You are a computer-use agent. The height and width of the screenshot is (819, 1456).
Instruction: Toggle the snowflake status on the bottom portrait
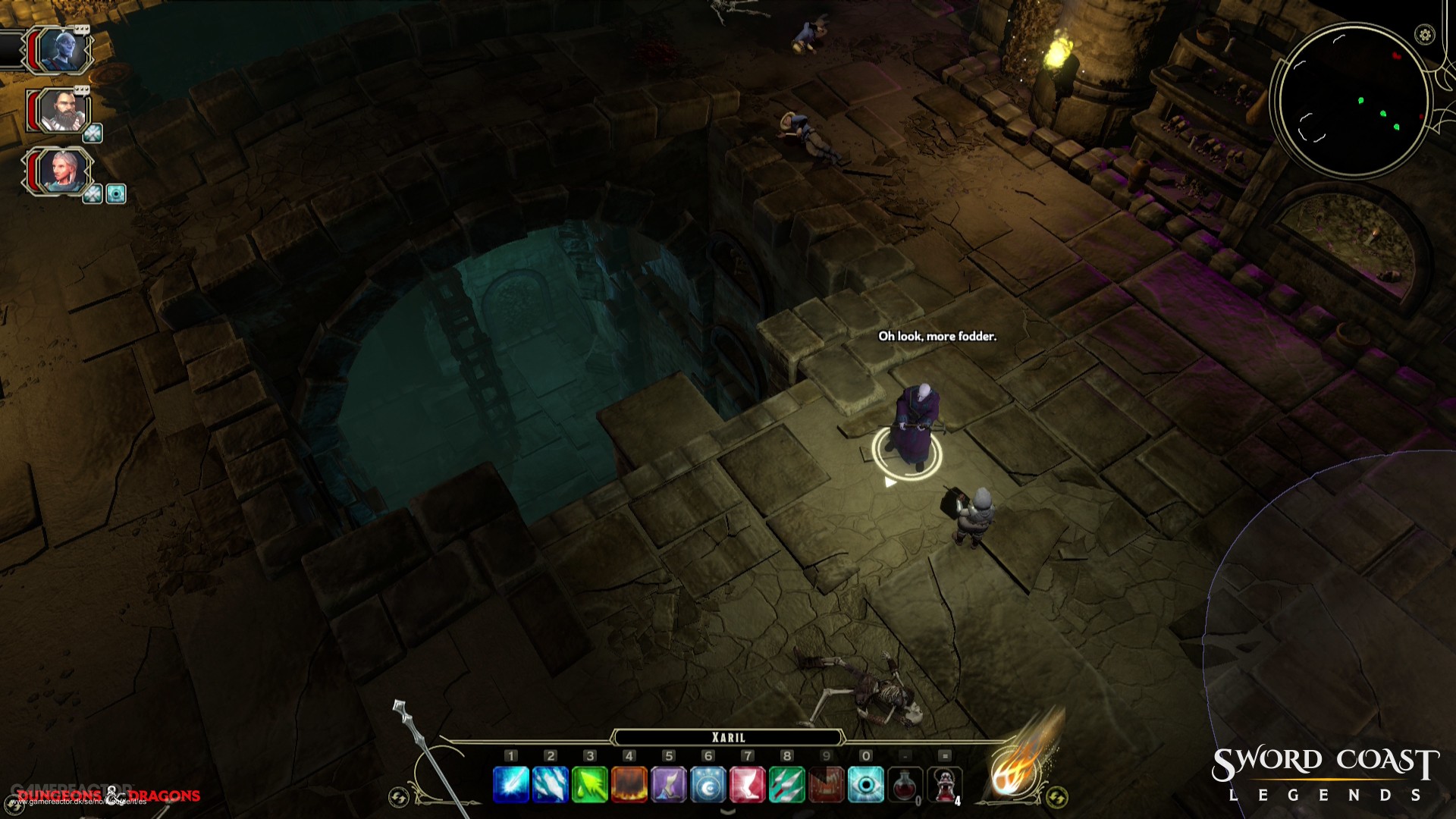[x=93, y=193]
